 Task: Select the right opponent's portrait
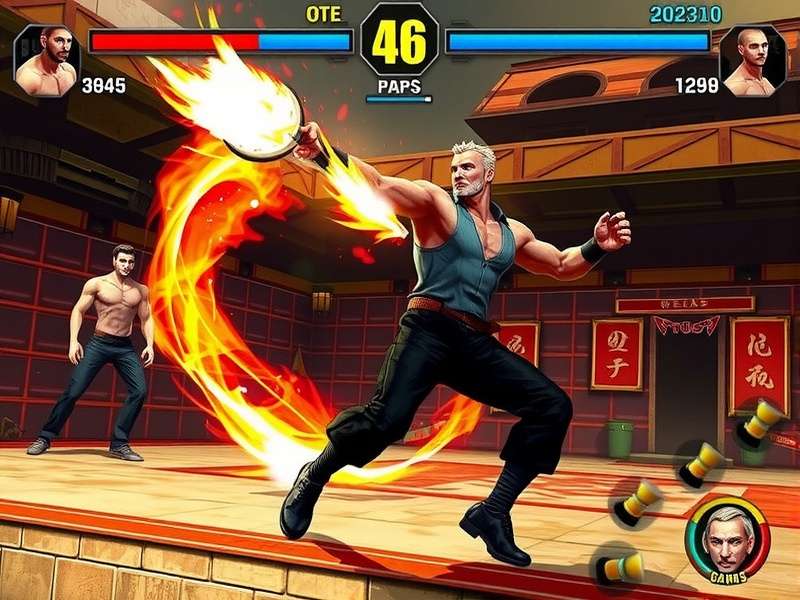(752, 61)
